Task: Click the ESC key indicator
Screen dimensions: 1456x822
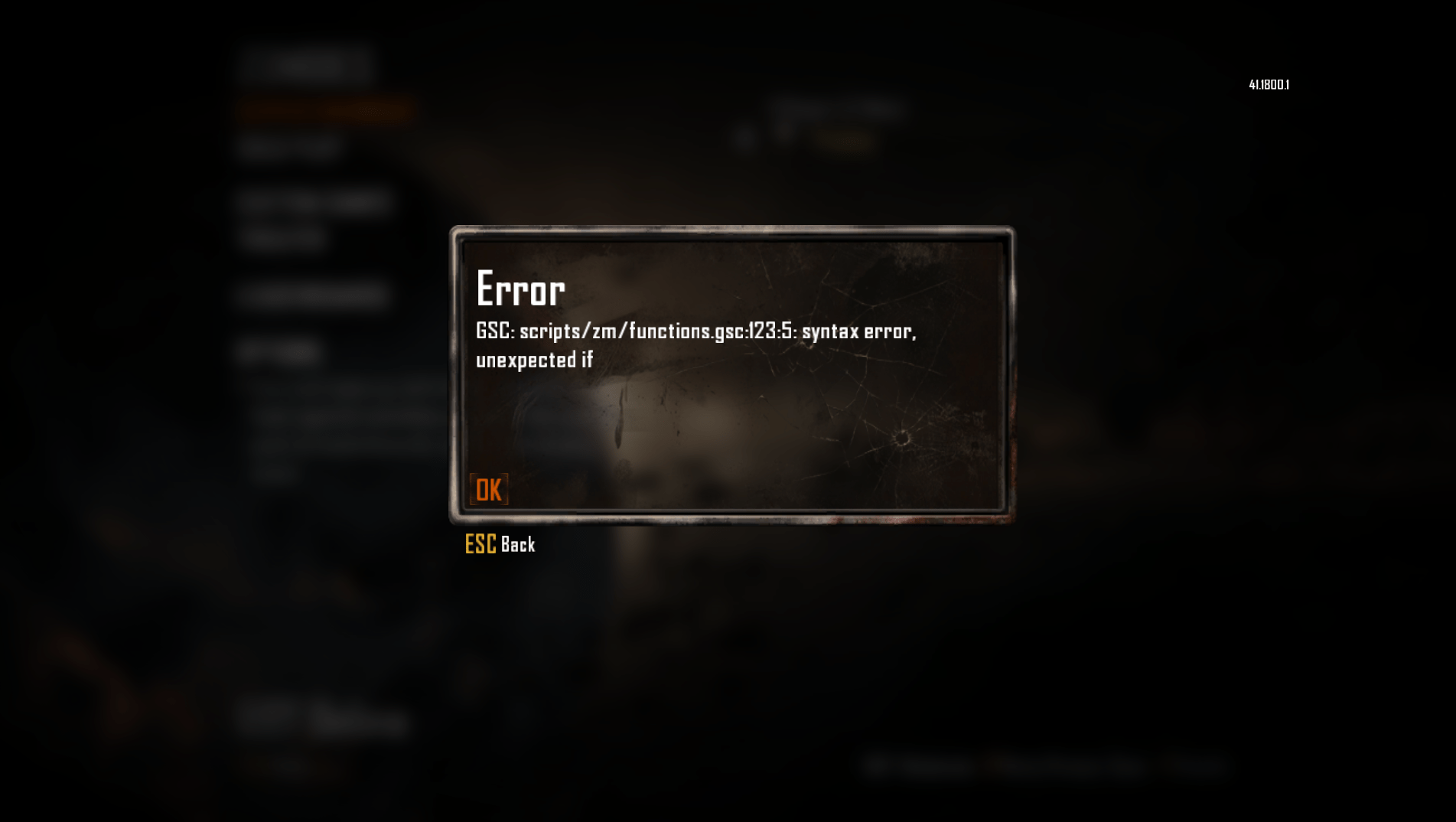Action: point(480,543)
